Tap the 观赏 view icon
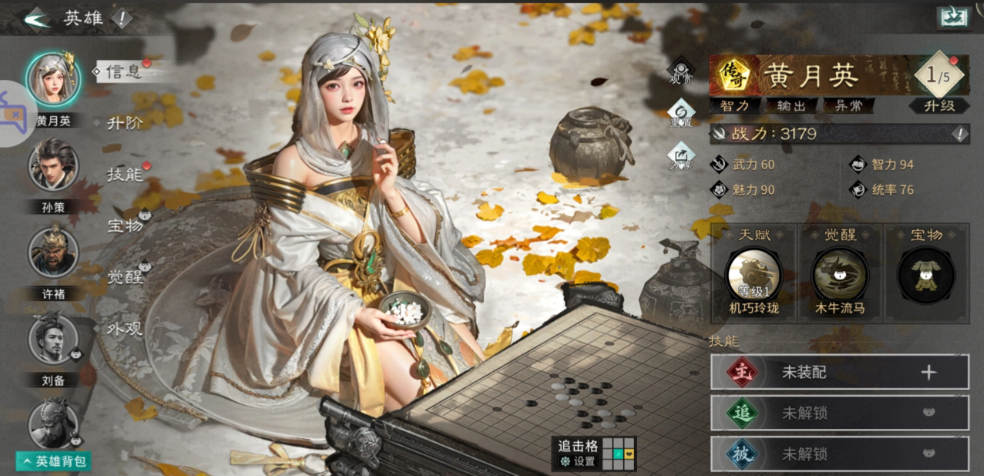 tap(682, 70)
